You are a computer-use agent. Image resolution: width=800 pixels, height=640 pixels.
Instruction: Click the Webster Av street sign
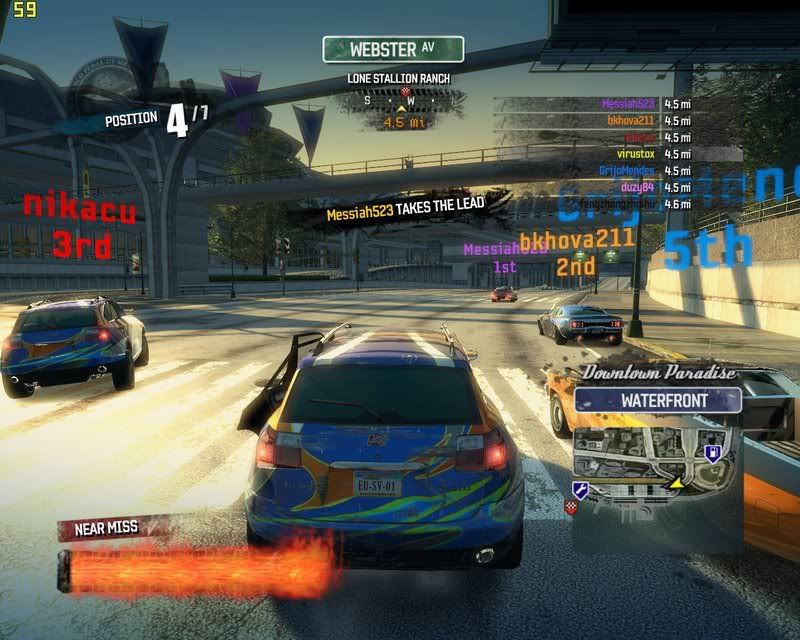392,48
